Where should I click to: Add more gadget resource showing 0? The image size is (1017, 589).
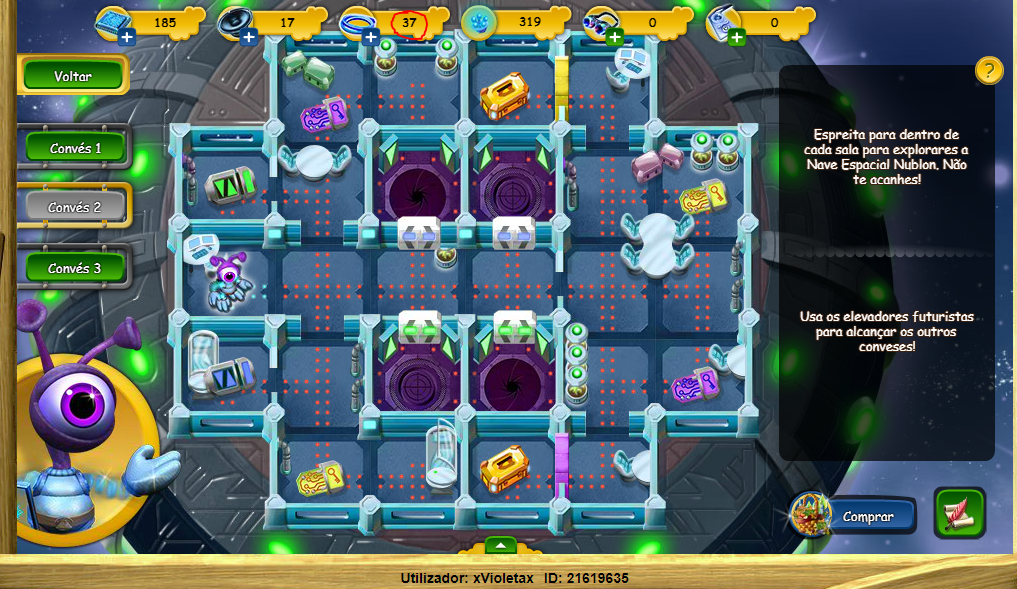(x=737, y=38)
